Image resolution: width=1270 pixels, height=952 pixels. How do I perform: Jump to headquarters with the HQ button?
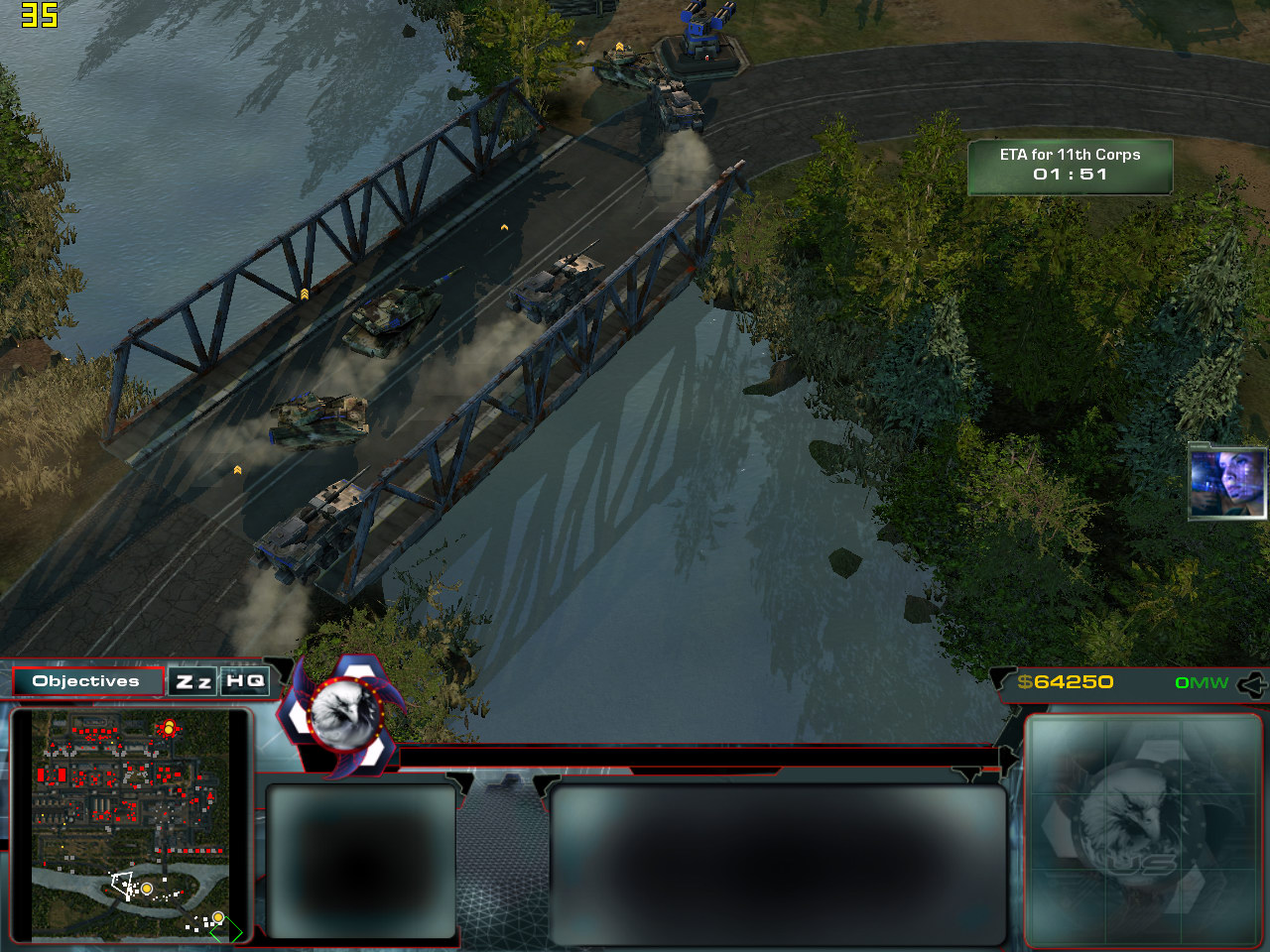[245, 681]
